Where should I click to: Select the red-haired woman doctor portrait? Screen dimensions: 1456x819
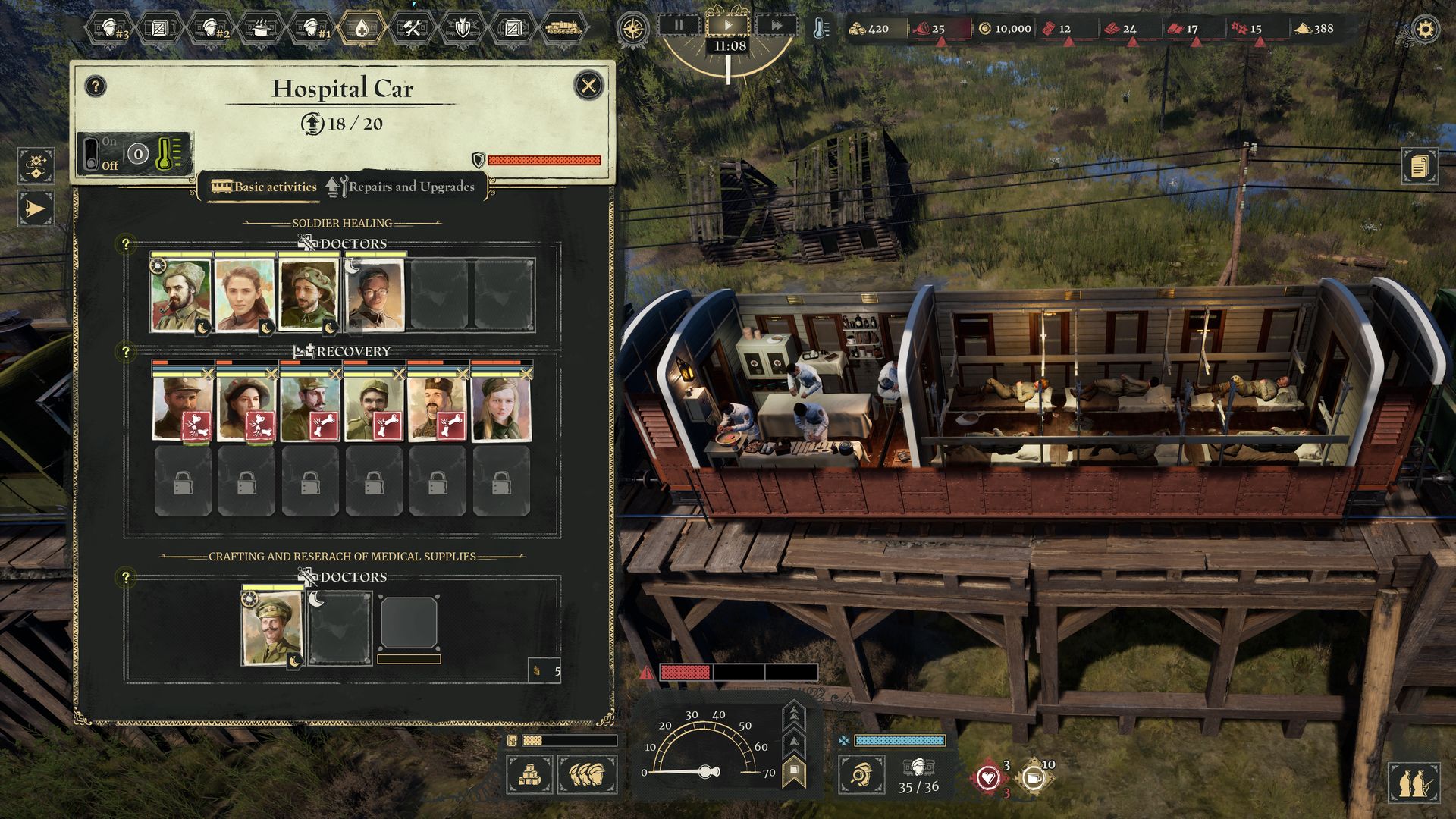244,296
